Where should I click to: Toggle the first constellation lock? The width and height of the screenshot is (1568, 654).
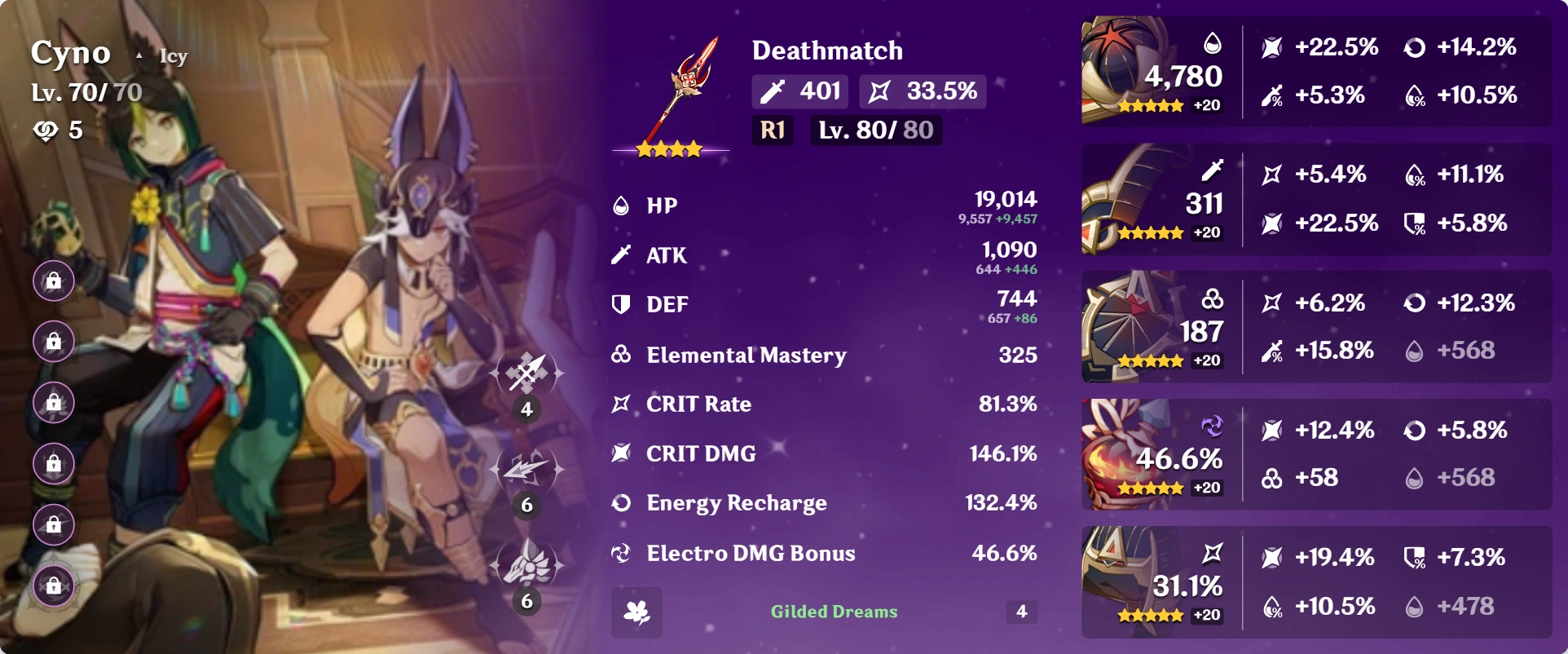coord(52,281)
